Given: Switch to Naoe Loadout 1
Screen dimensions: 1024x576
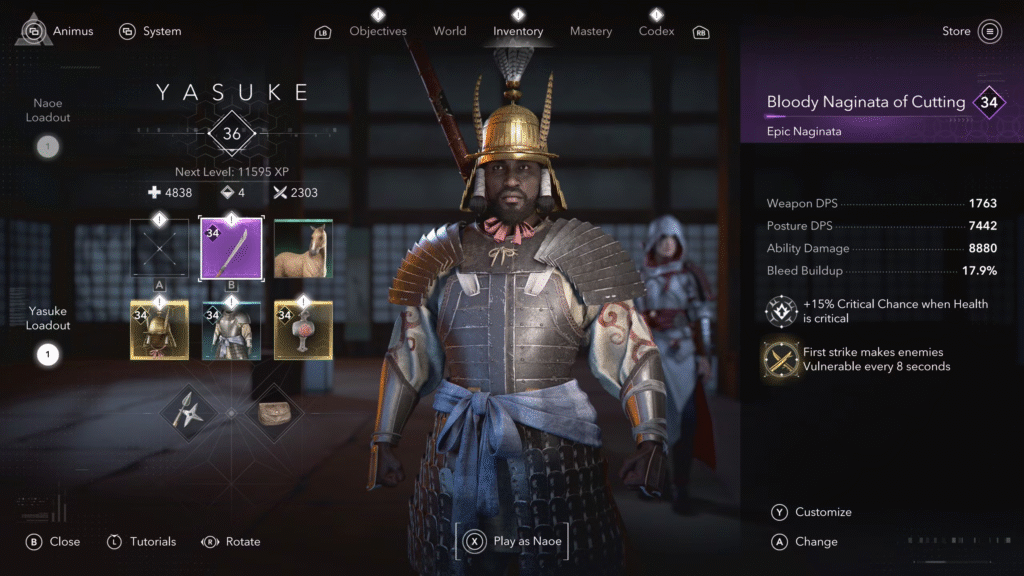Looking at the screenshot, I should tap(47, 148).
